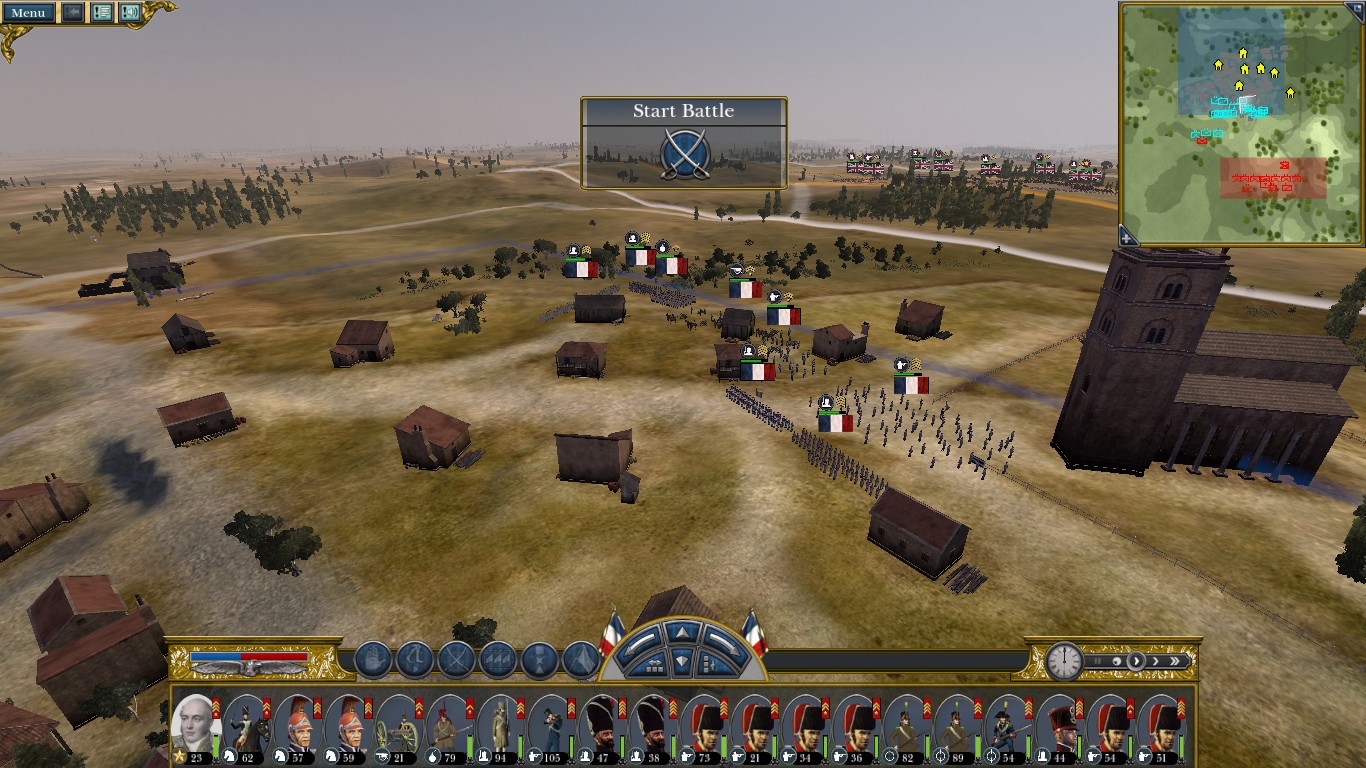
Task: Open the Menu
Action: (28, 13)
